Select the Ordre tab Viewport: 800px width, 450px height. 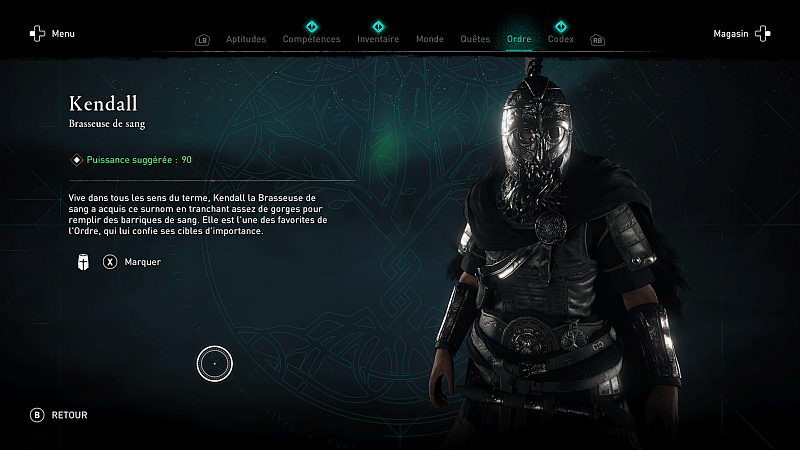[x=519, y=40]
